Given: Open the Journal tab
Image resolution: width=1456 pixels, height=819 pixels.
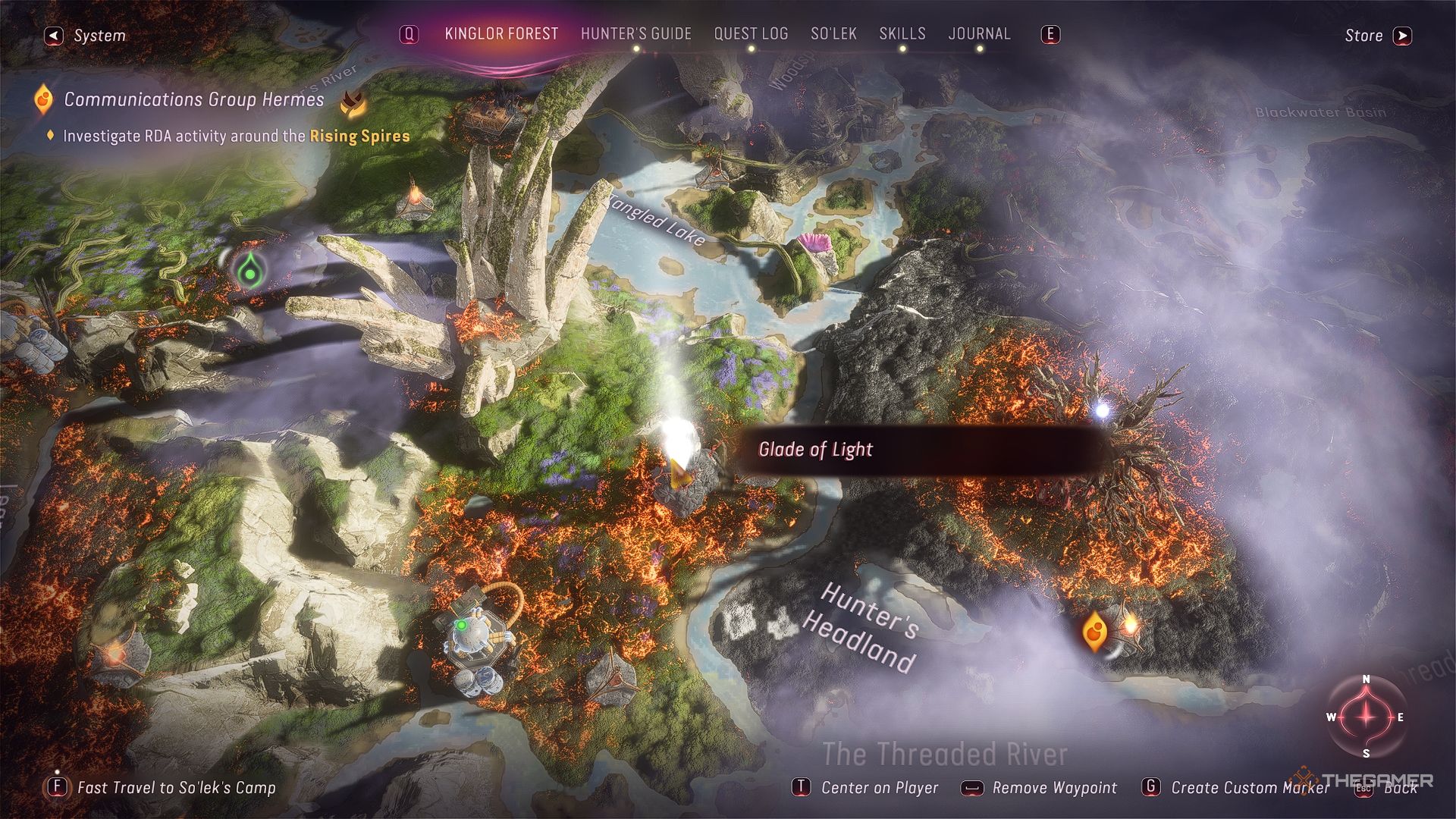Looking at the screenshot, I should (x=979, y=34).
